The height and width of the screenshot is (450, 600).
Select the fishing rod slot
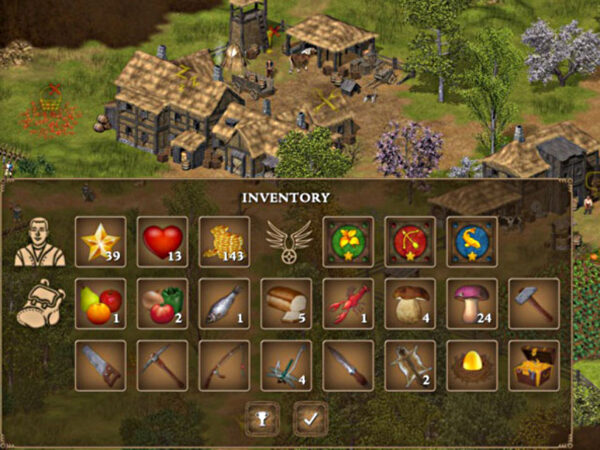[224, 365]
